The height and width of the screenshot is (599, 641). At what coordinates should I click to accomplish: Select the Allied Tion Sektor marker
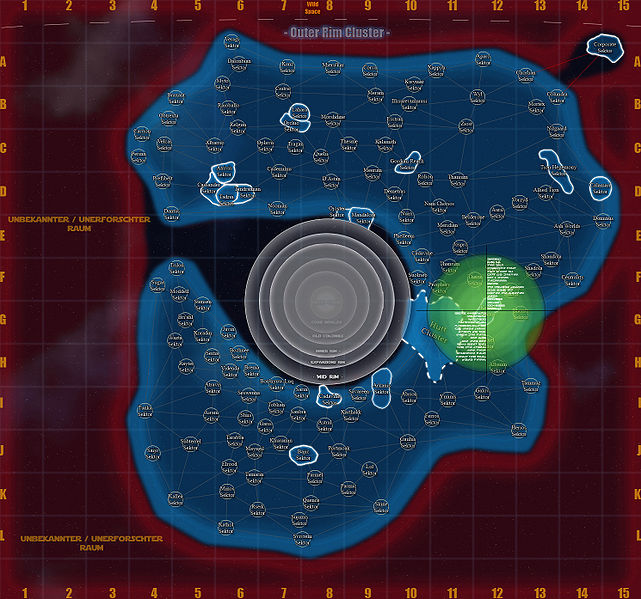pos(547,192)
